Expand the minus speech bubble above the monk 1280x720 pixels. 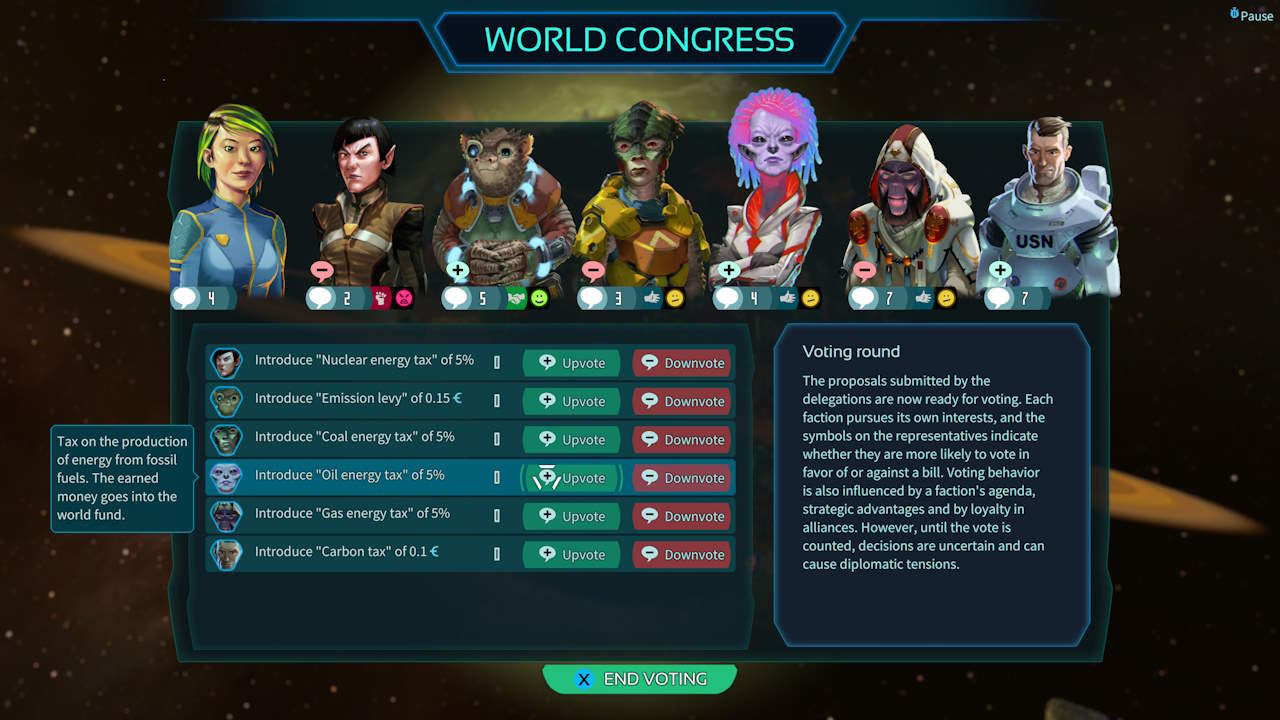866,270
